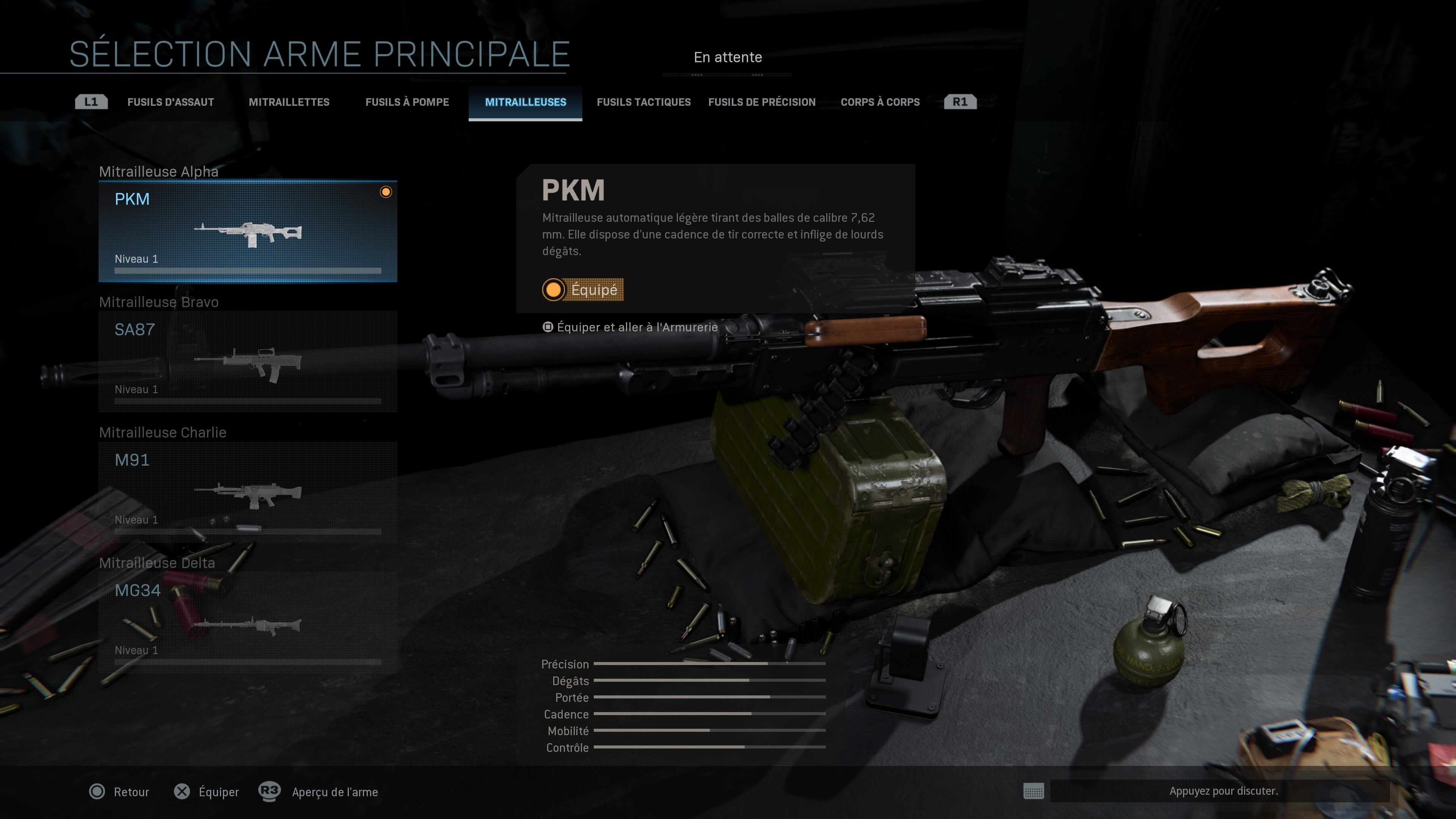The height and width of the screenshot is (819, 1456).
Task: Click the circle icon next to Retour
Action: click(98, 792)
